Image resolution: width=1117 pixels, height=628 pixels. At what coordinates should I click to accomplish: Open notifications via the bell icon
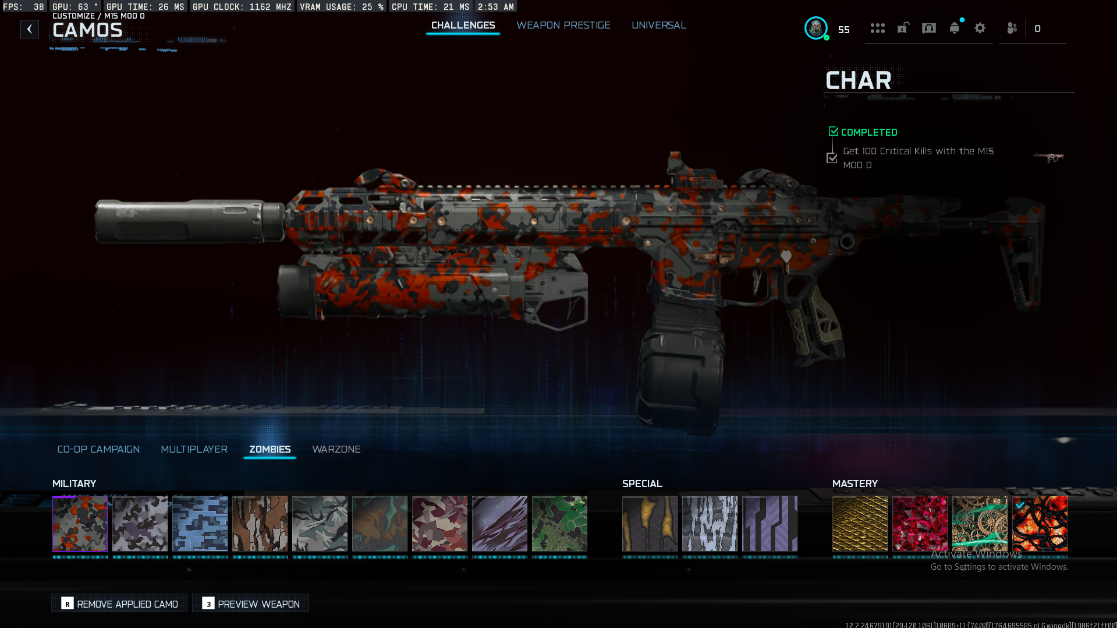point(954,28)
